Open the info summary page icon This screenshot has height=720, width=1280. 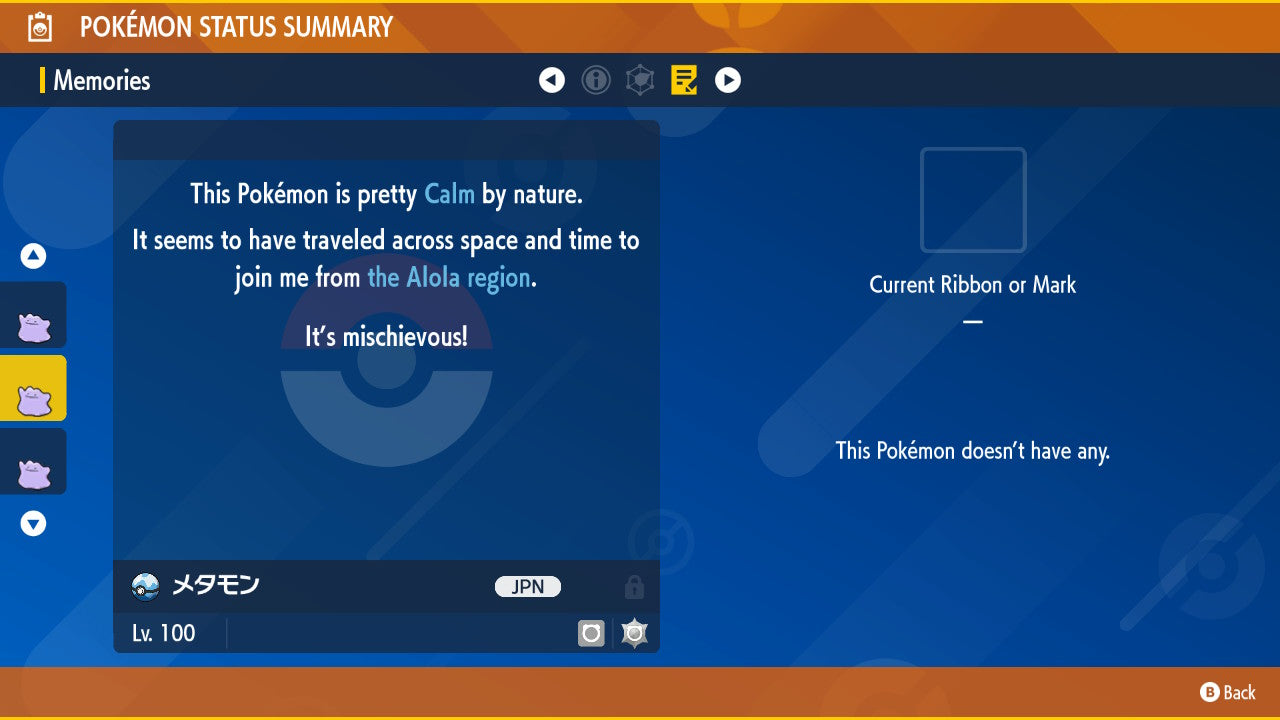tap(596, 80)
